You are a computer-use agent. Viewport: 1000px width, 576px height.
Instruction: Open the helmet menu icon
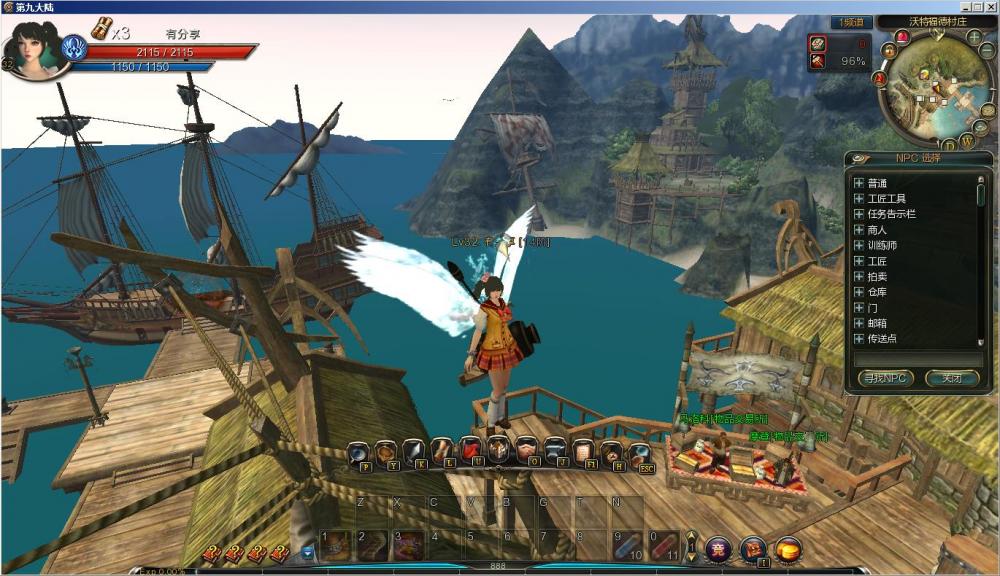coord(497,450)
